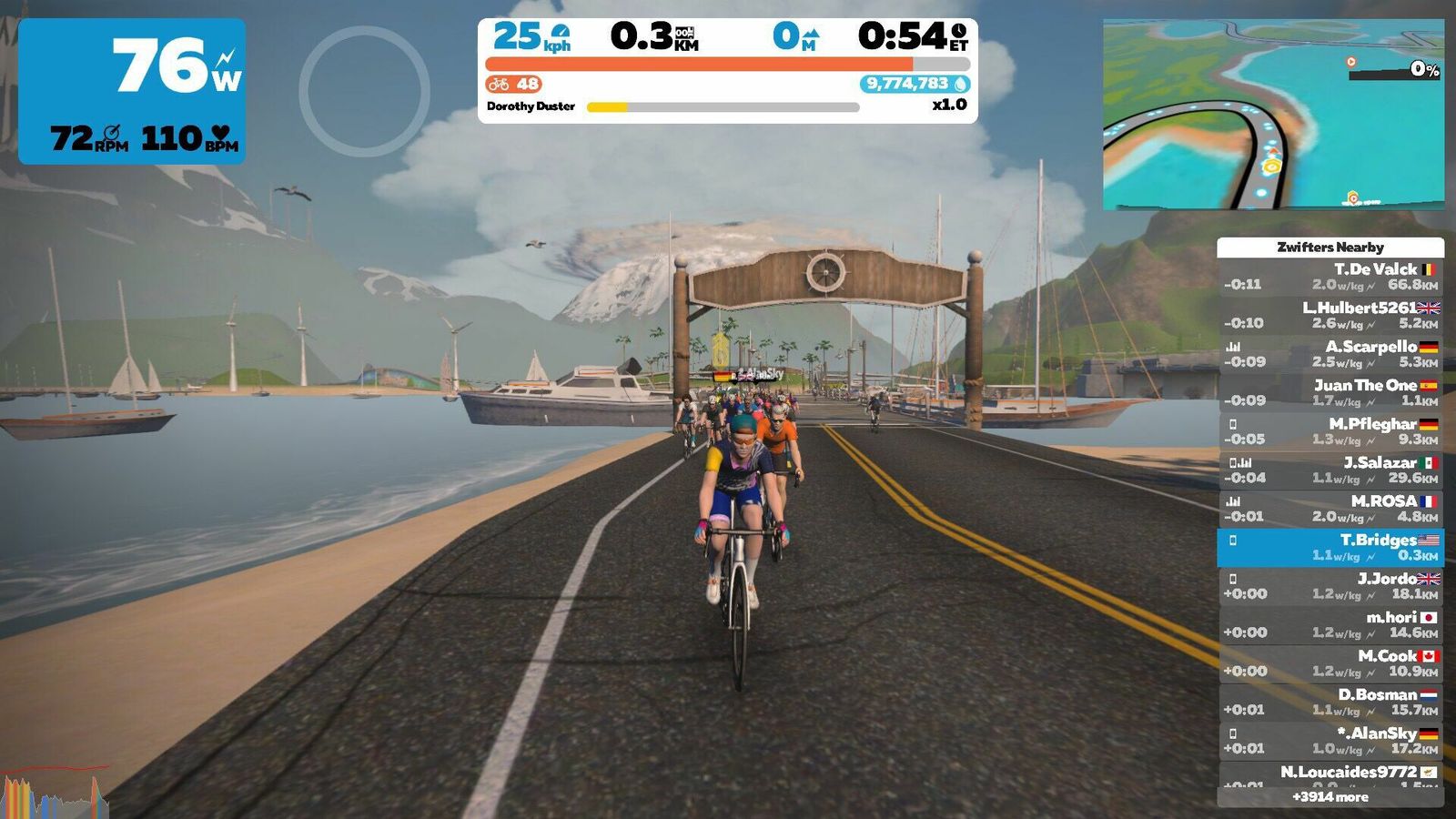
Task: Select the *.AlanSky rider entry
Action: (1330, 741)
